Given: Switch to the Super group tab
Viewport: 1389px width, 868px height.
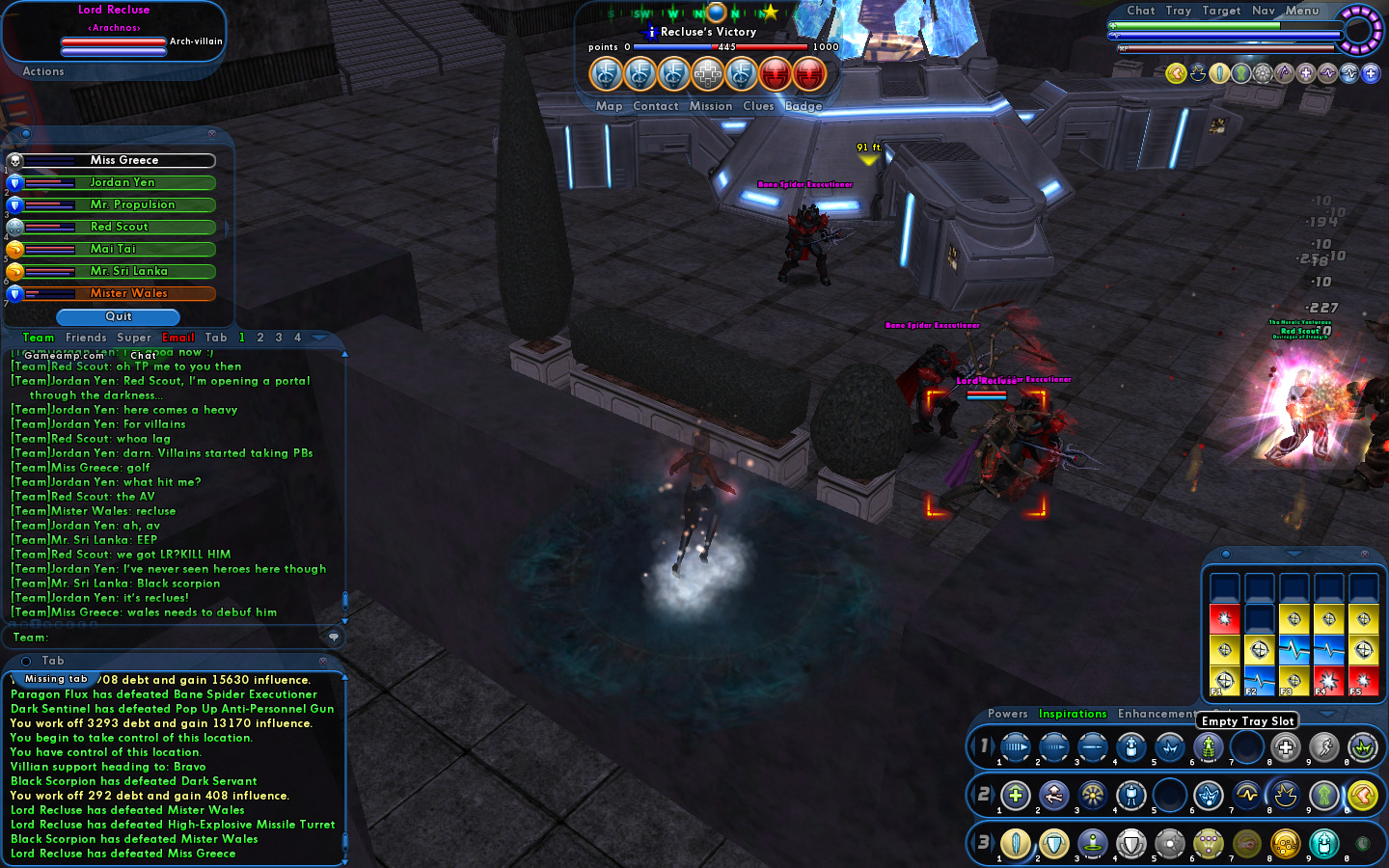Looking at the screenshot, I should [134, 338].
